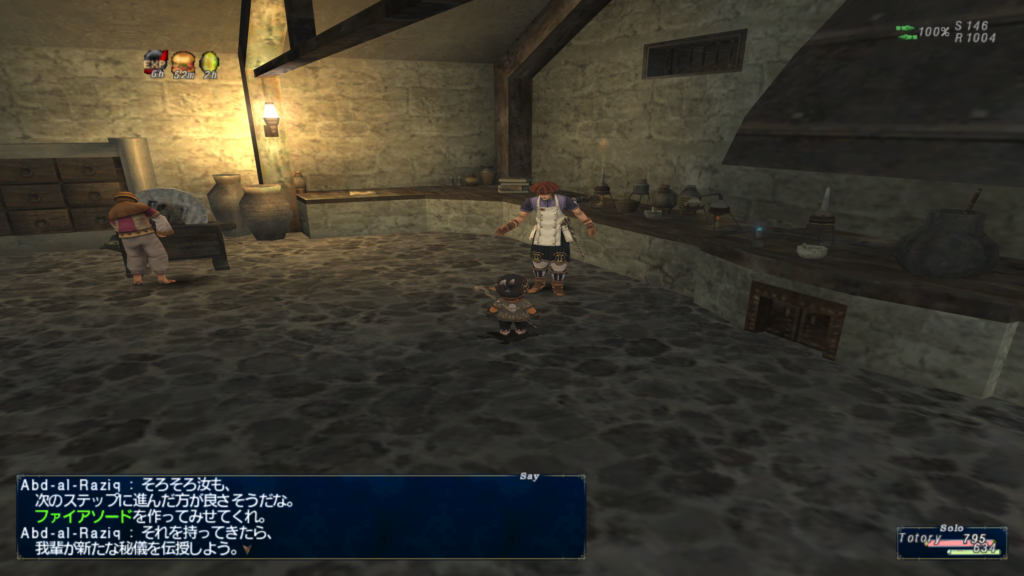
Task: Click the EXP bonus status icon
Action: 155,62
